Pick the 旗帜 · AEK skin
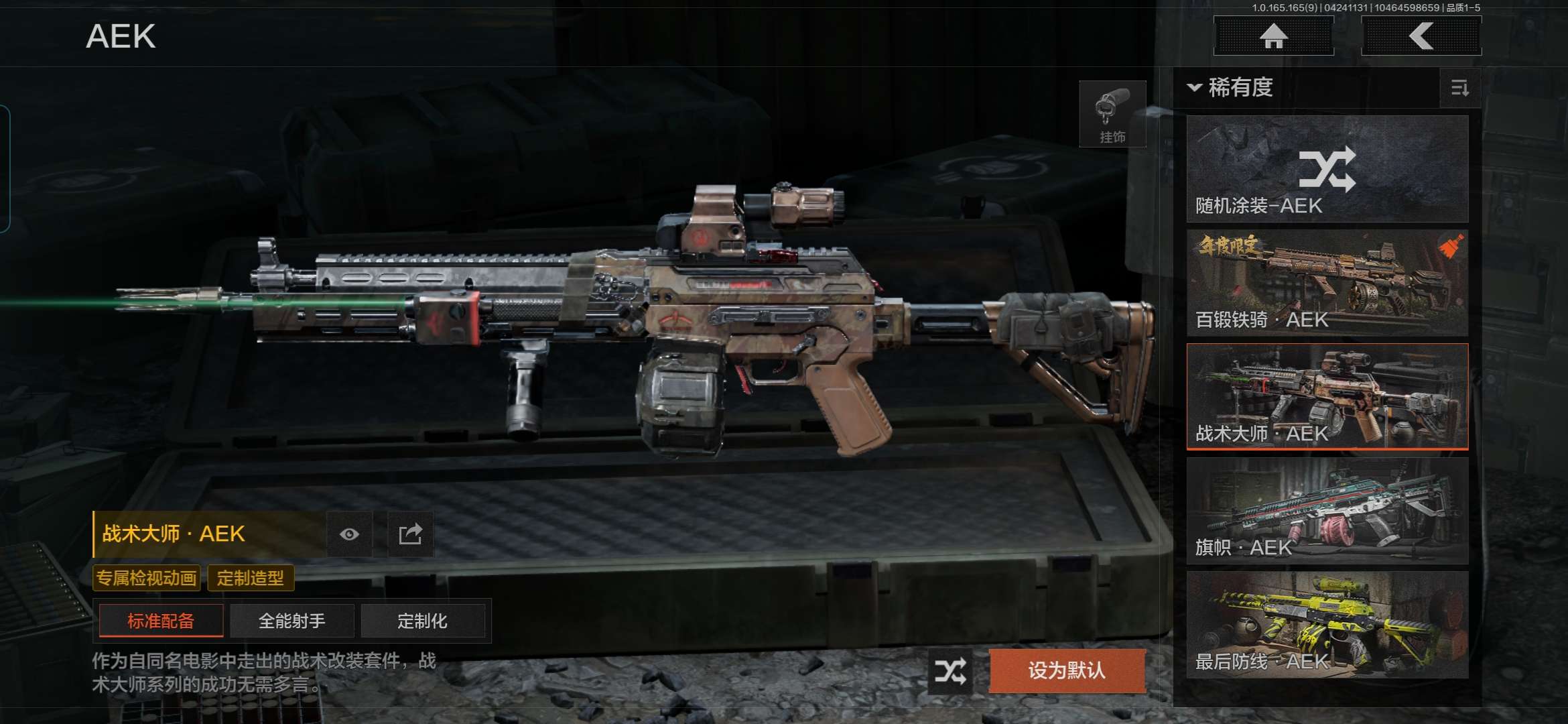 tap(1327, 511)
